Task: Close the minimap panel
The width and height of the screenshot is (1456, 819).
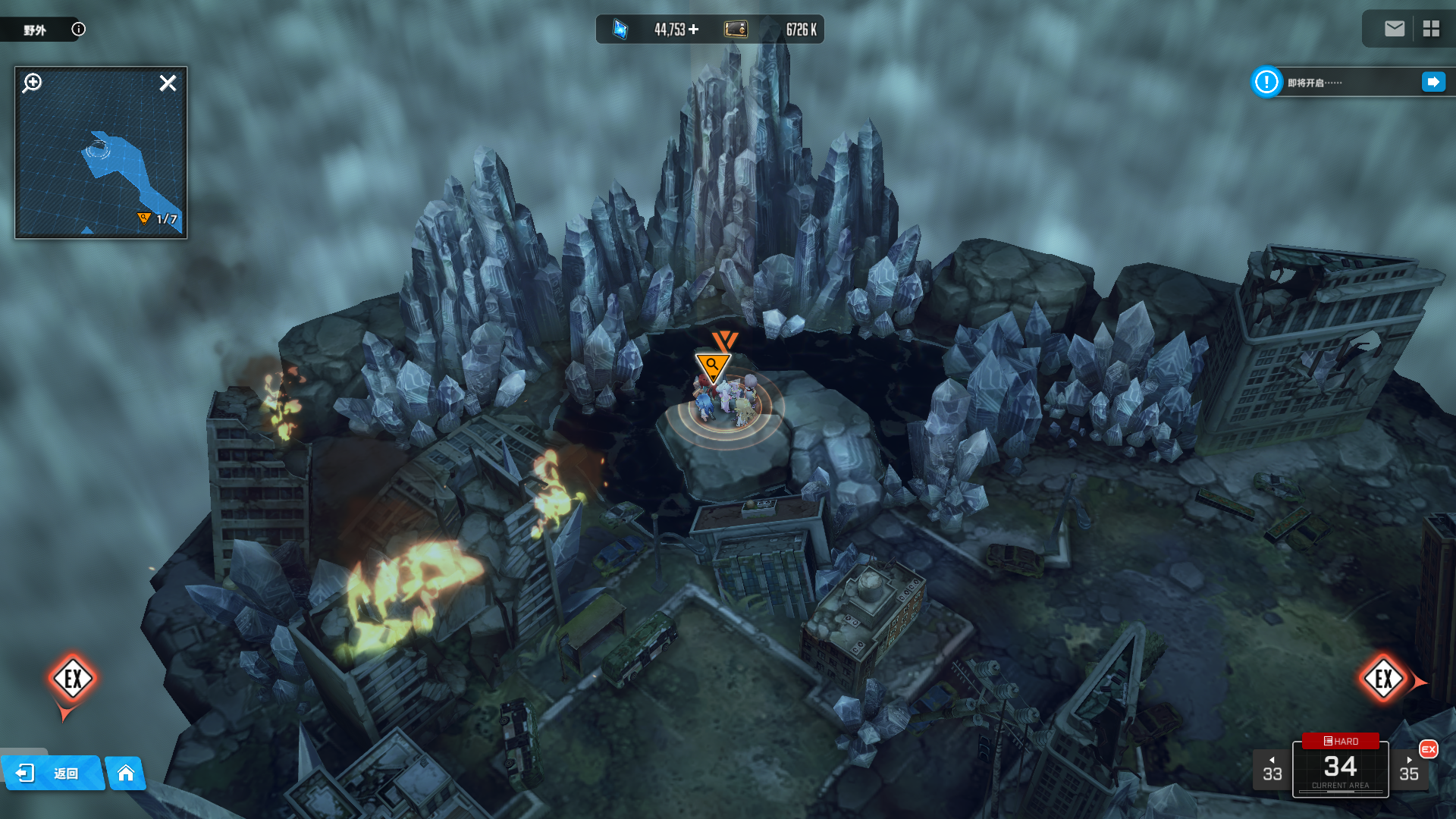Action: (168, 83)
